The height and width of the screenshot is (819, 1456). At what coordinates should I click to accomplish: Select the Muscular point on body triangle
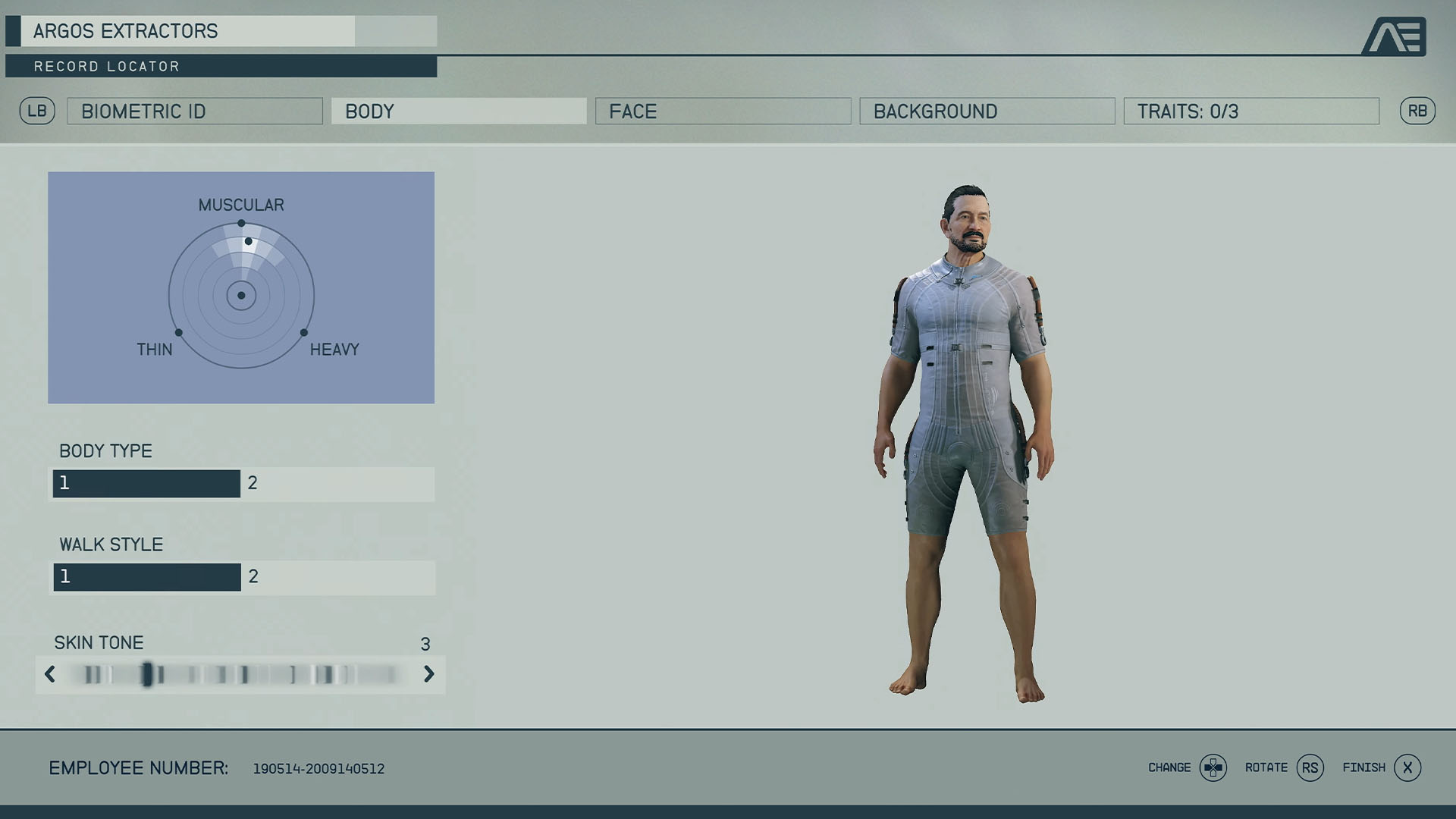[242, 222]
